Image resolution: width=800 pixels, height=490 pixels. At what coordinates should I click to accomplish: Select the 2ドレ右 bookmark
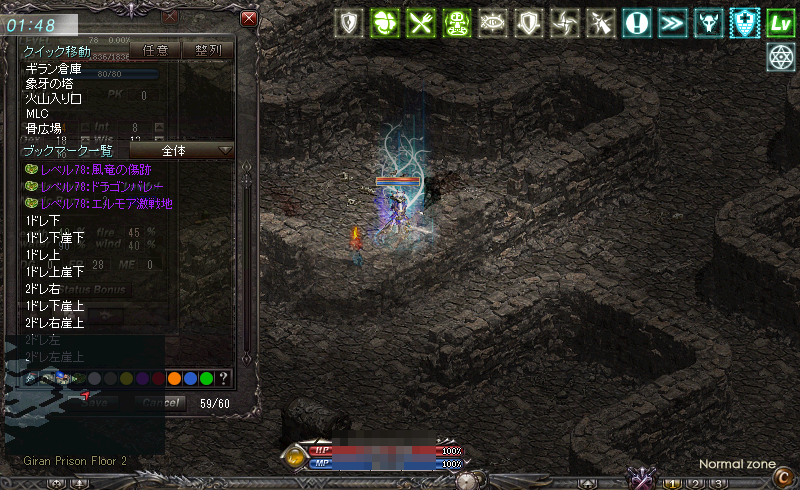point(43,289)
